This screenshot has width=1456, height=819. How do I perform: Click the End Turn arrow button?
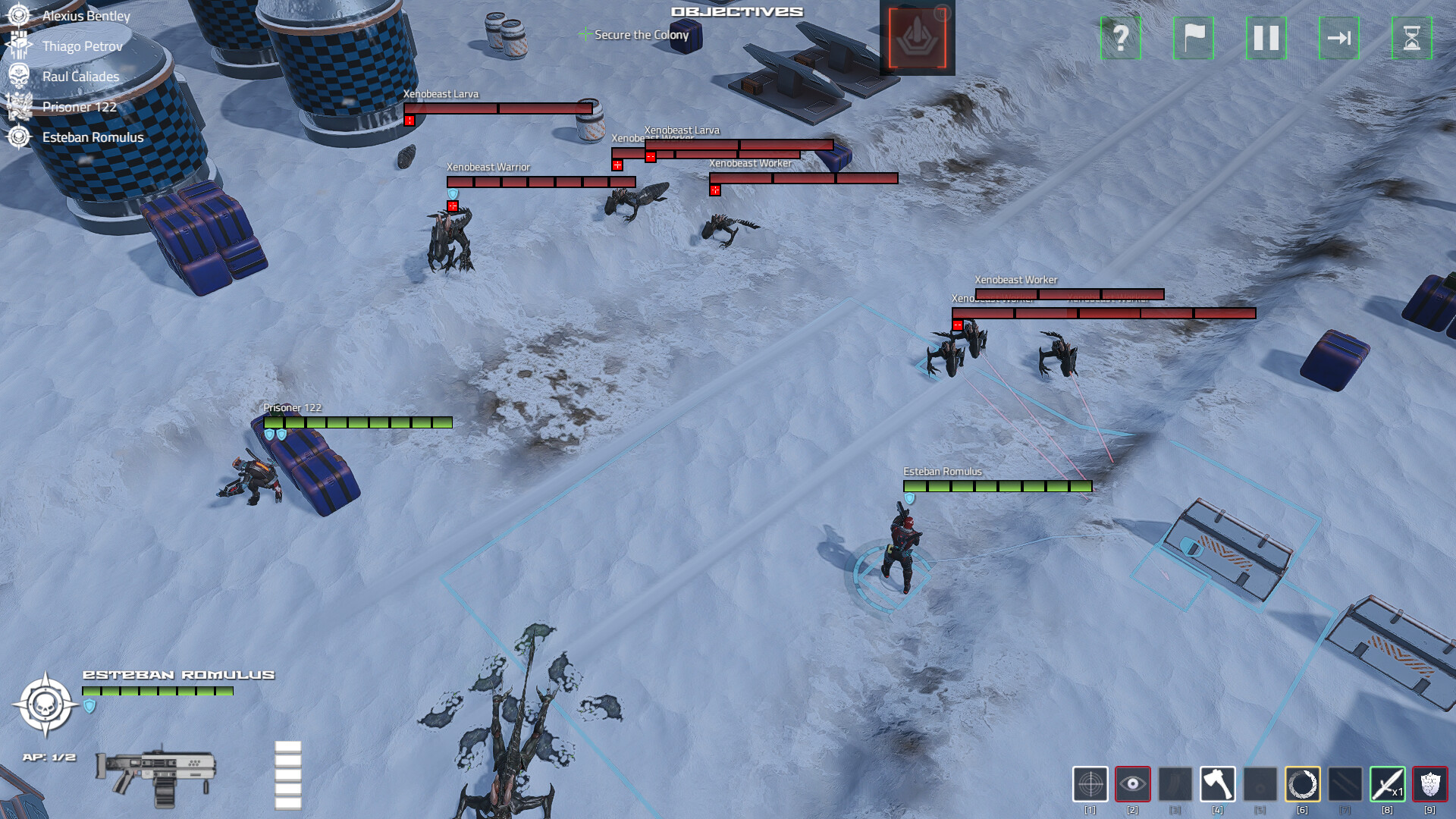coord(1339,39)
